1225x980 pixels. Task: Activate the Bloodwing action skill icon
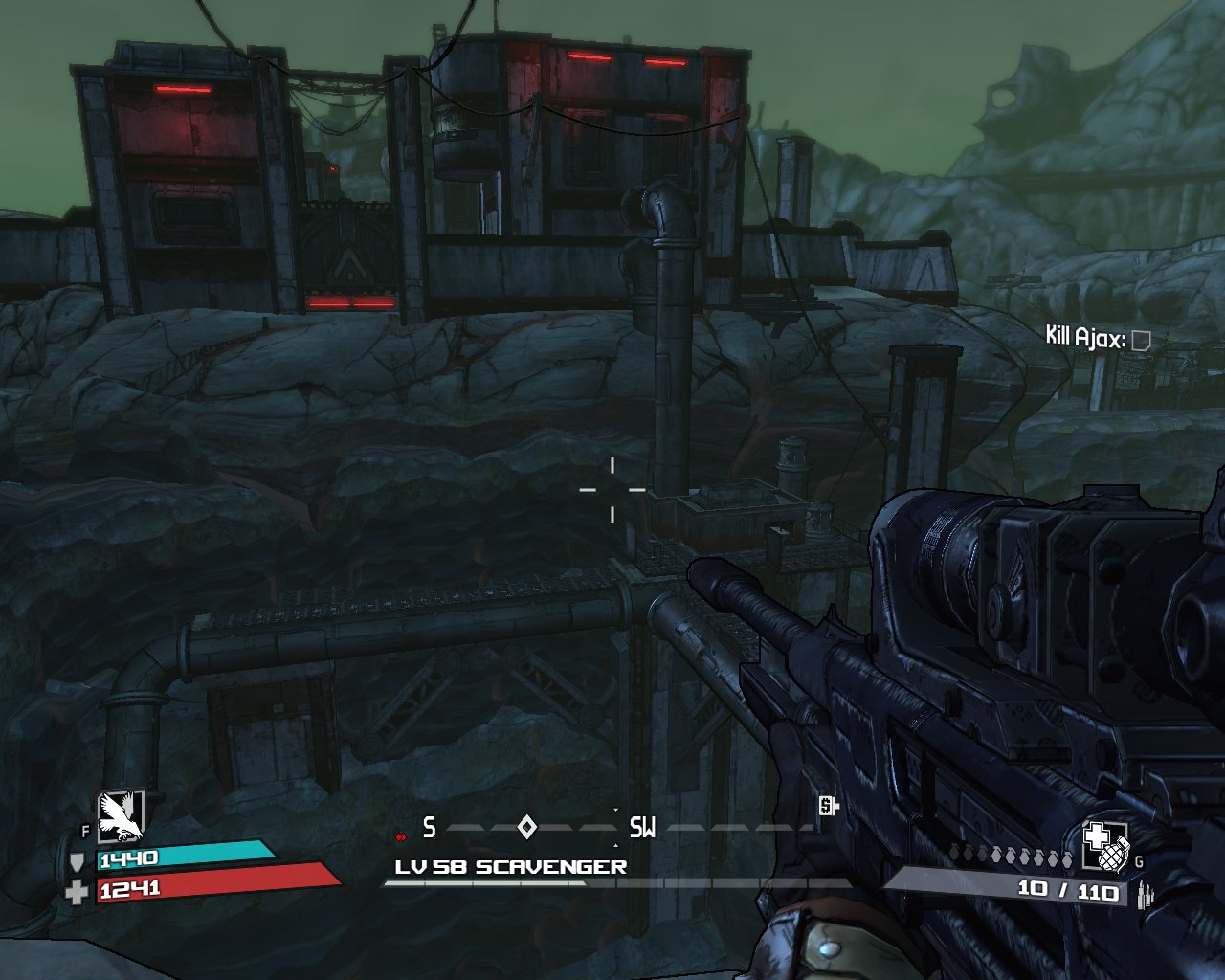[x=120, y=816]
